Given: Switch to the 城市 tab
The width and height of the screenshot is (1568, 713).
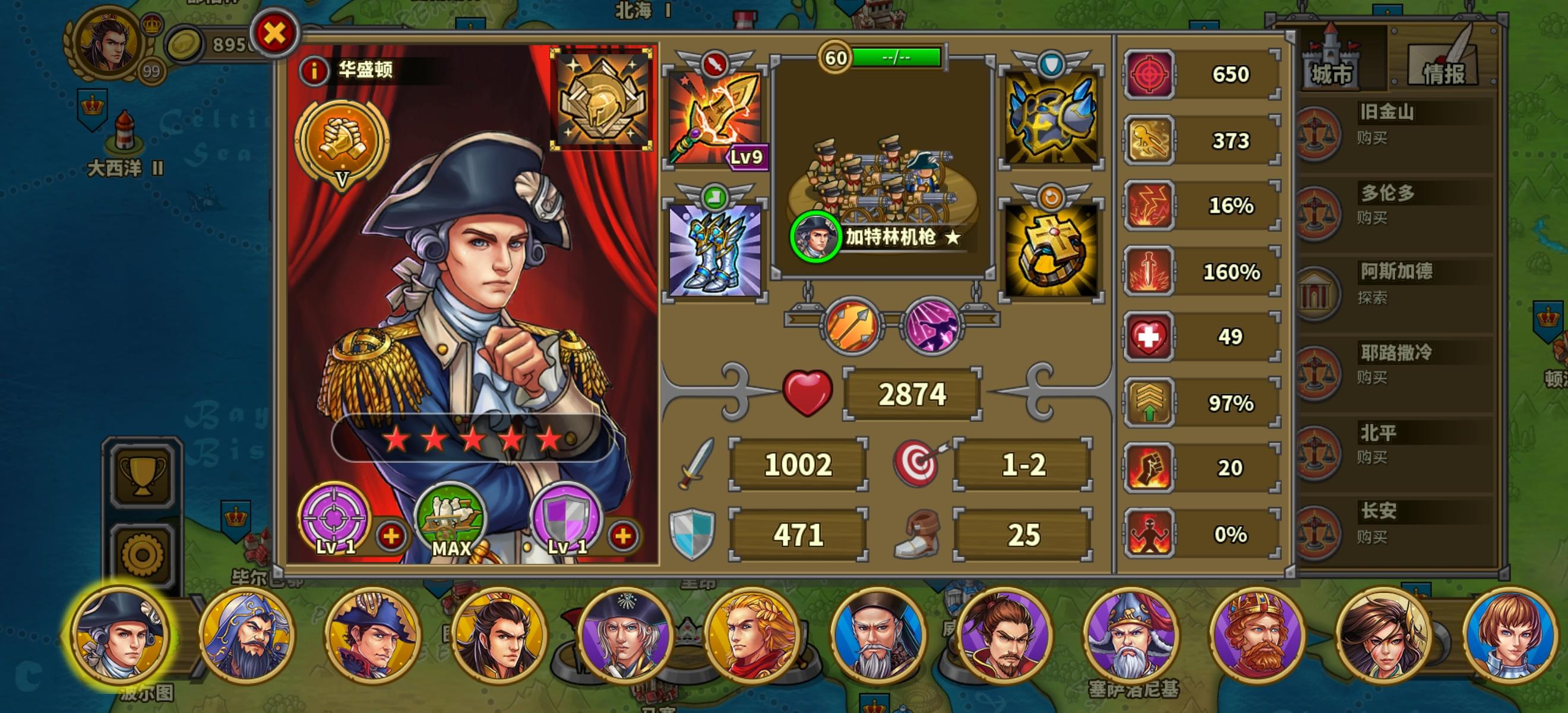Looking at the screenshot, I should click(x=1331, y=65).
